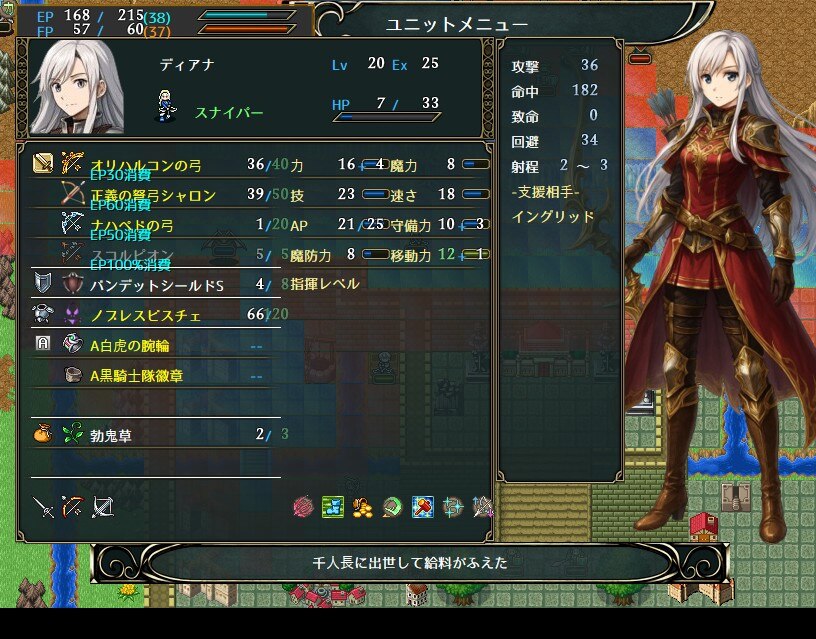
Task: Pick the greyed-out スコルピオン weapon
Action: coord(150,253)
